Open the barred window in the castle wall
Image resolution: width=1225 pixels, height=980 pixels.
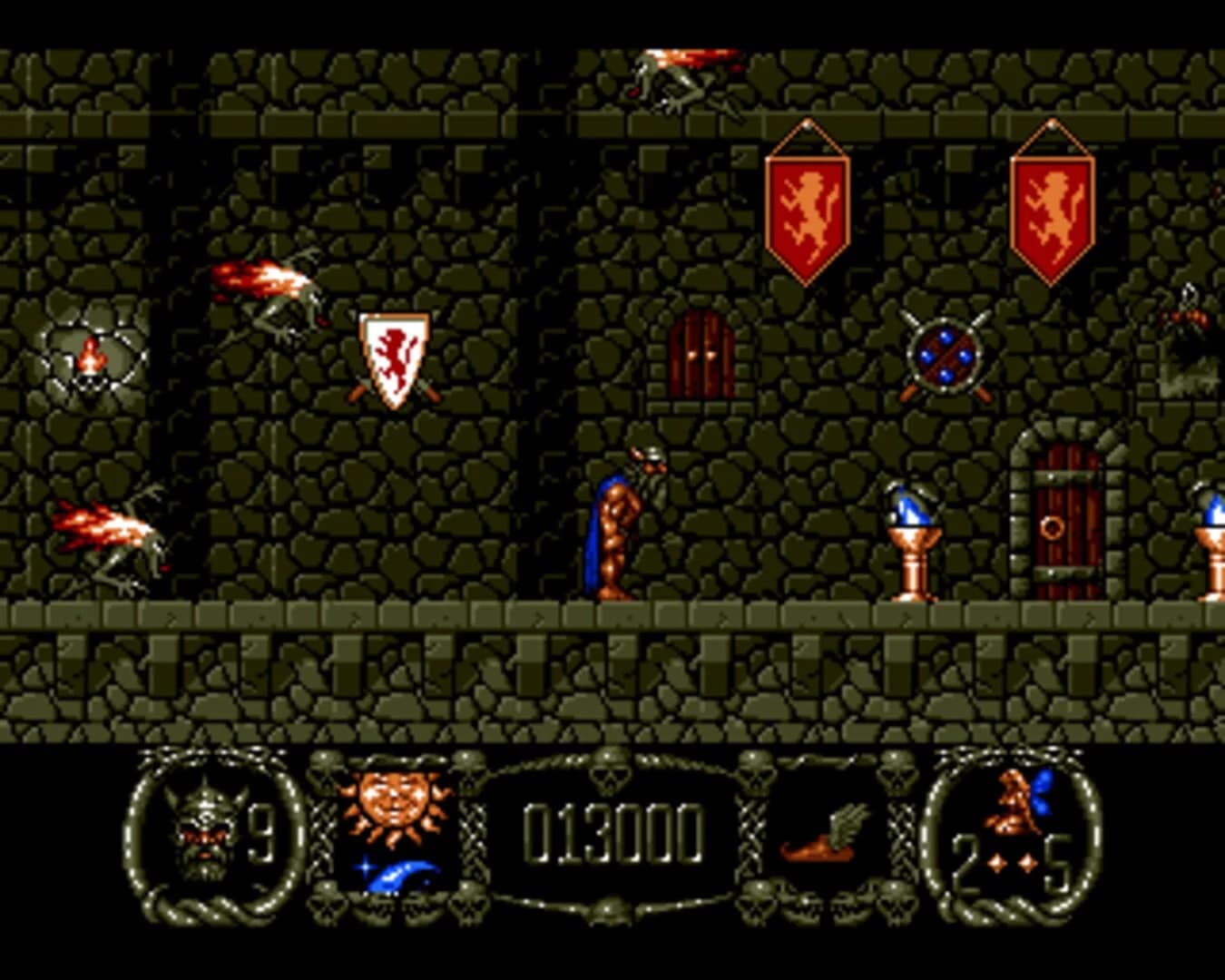[x=701, y=357]
